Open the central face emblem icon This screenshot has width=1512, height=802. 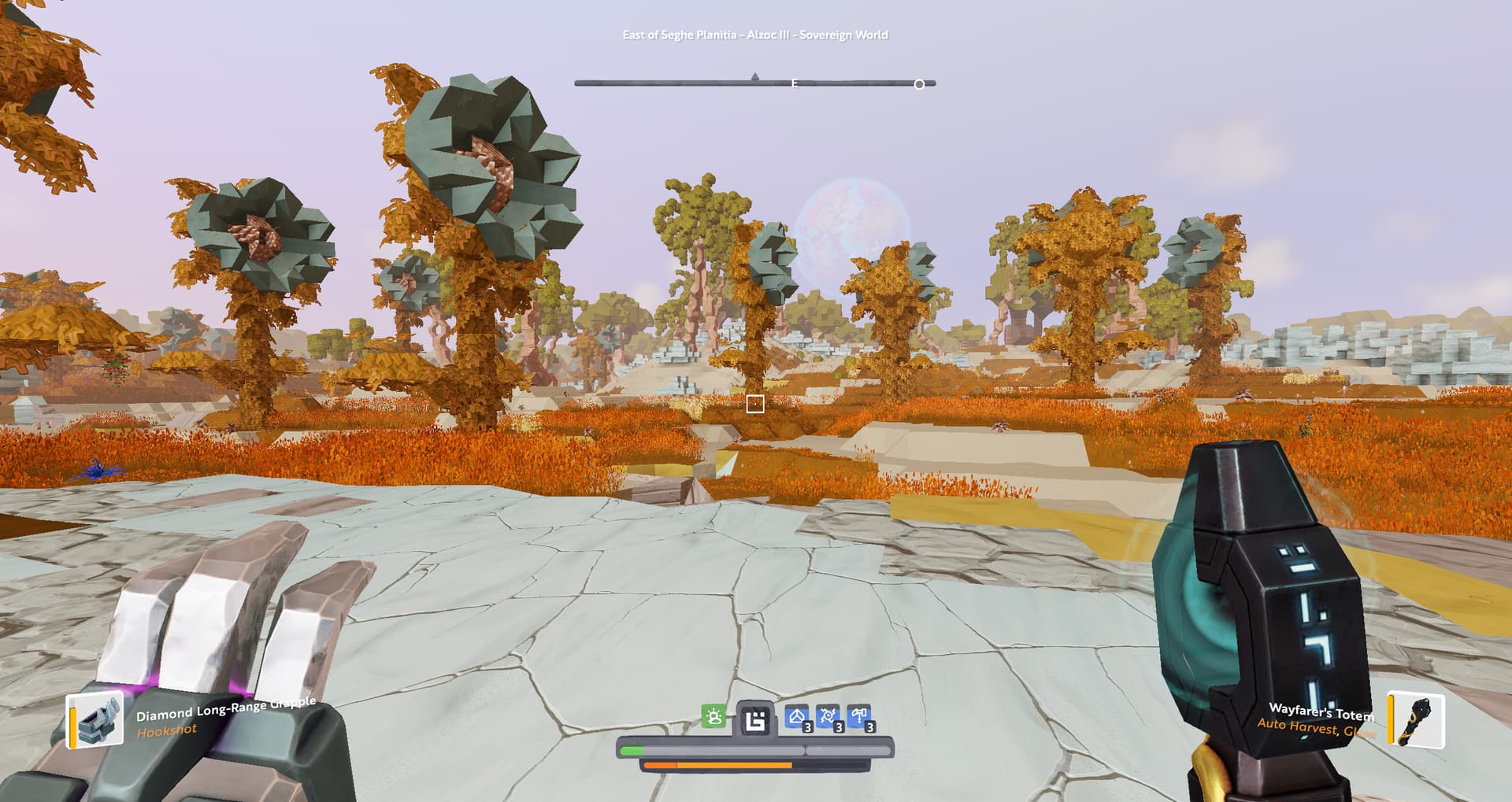coord(755,719)
